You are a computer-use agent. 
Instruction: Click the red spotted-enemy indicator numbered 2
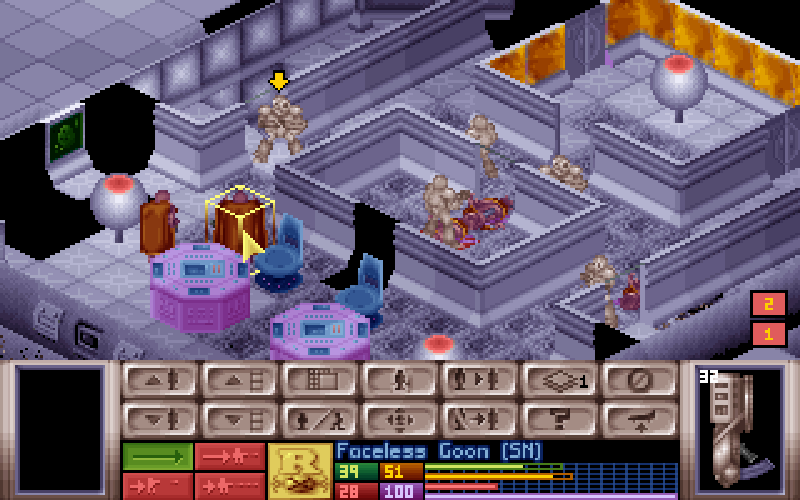click(768, 305)
